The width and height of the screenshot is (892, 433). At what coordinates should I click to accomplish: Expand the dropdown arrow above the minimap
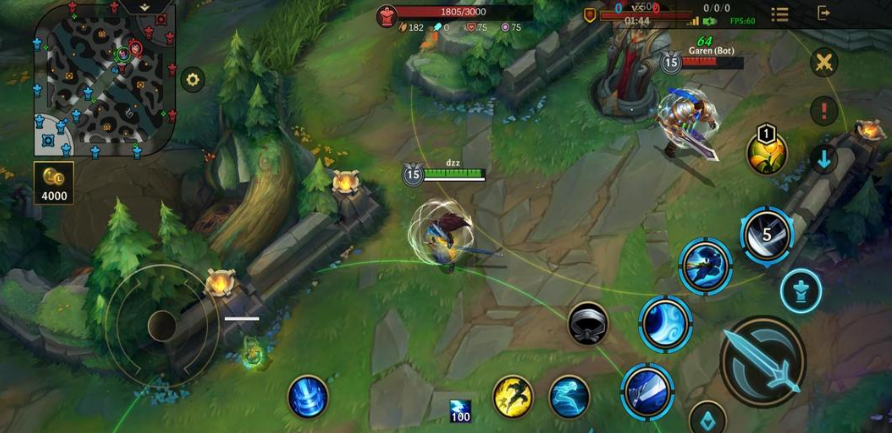point(146,7)
